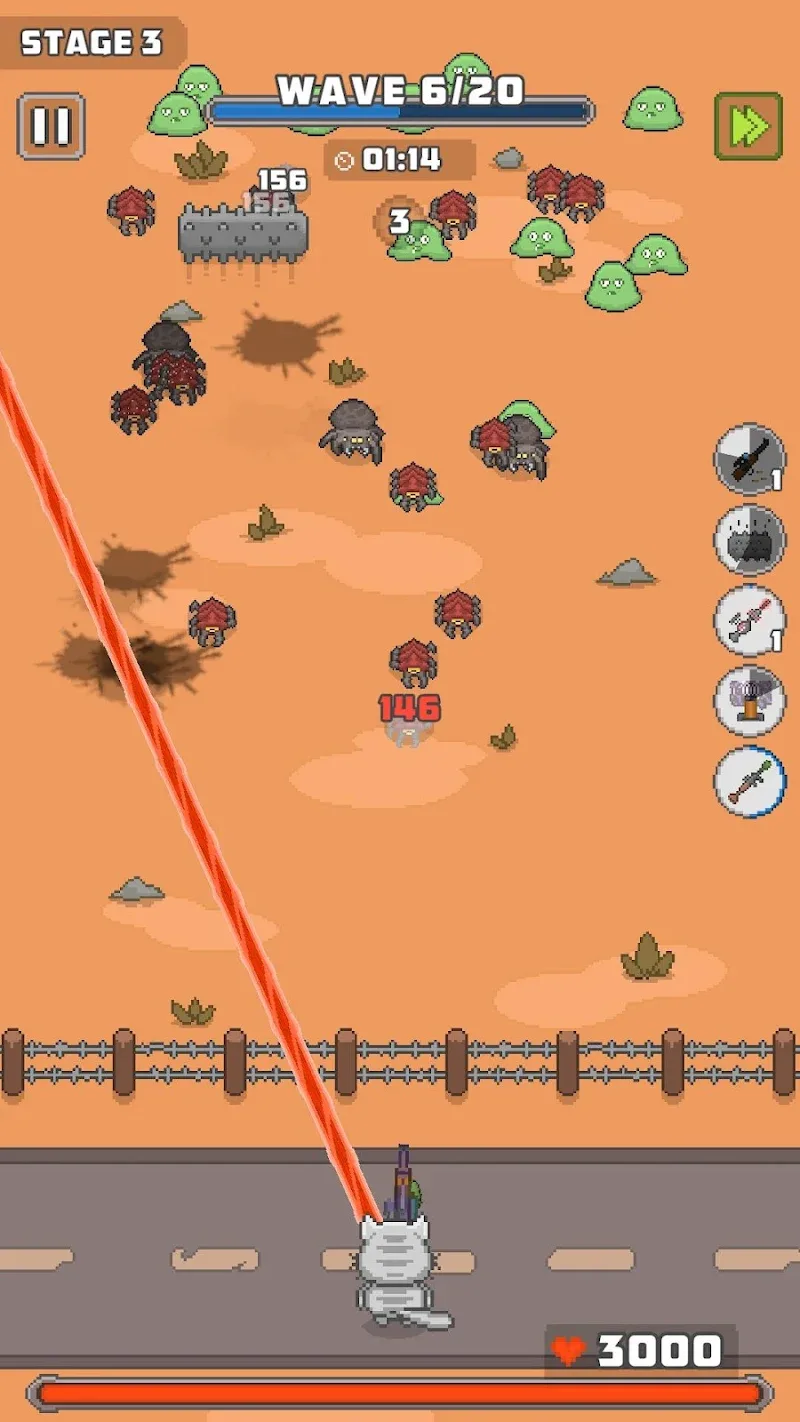Image resolution: width=800 pixels, height=1422 pixels.
Task: Activate the tesla coil turret skill
Action: point(749,701)
